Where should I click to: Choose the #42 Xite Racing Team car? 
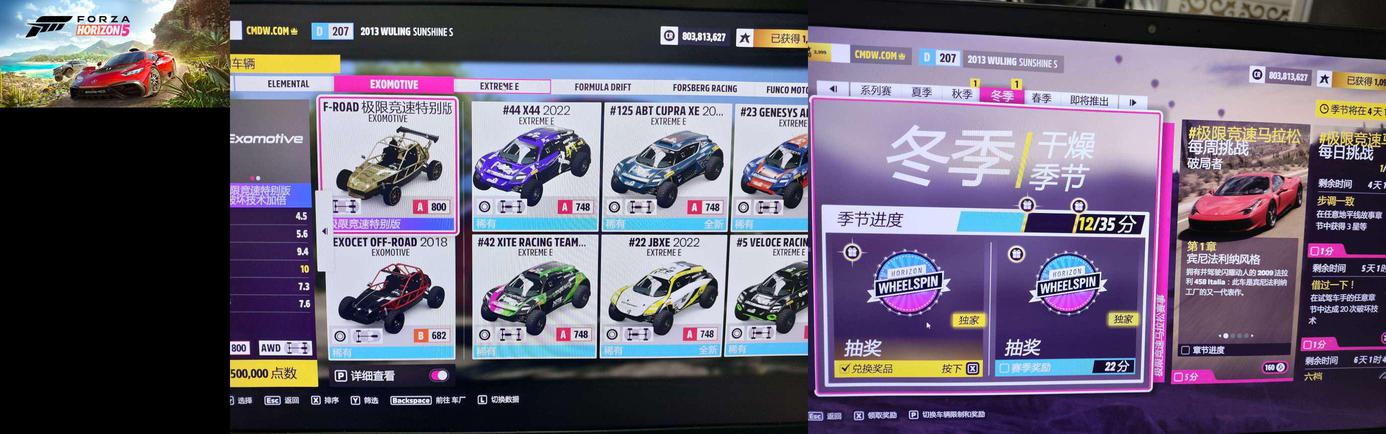(536, 294)
